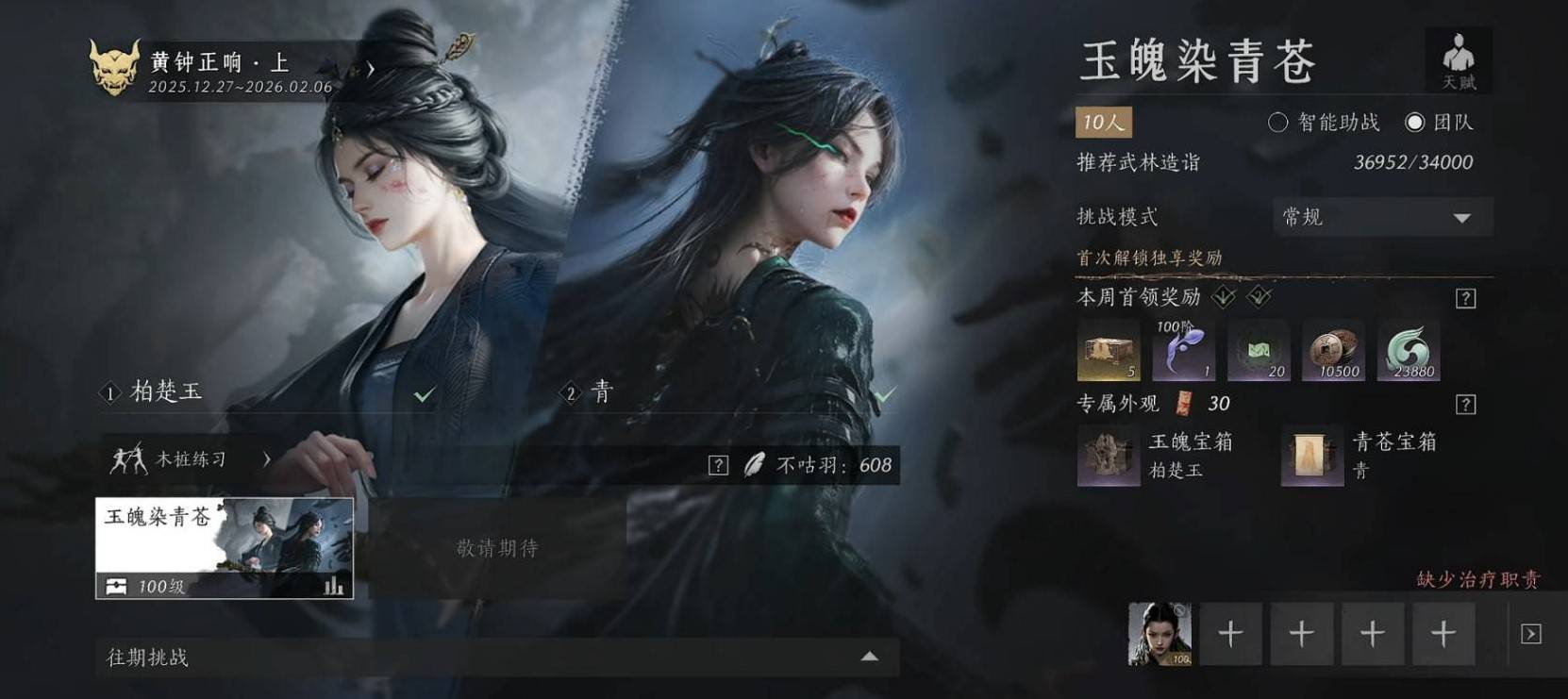
Task: Open the 挑战模式 常规 dropdown
Action: [1380, 217]
